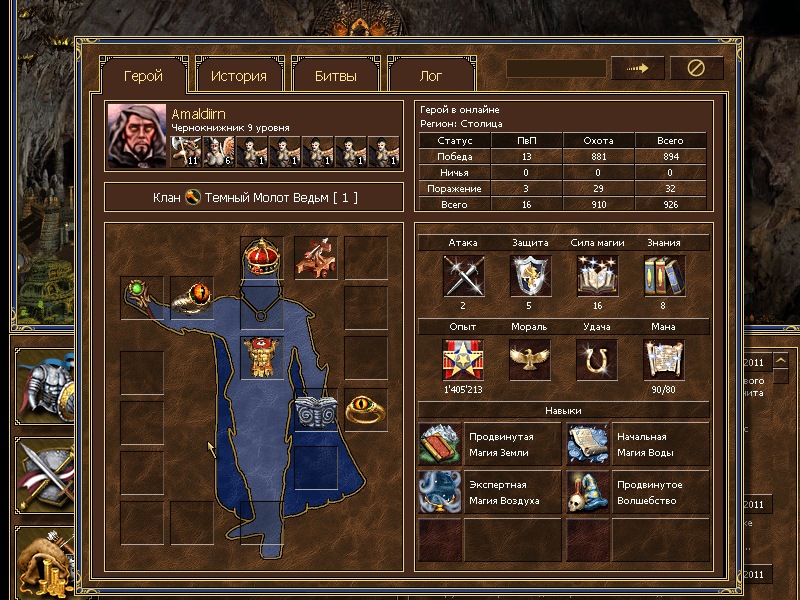The width and height of the screenshot is (800, 600).
Task: Open the Продвинутая Магия Земли skill
Action: 489,444
